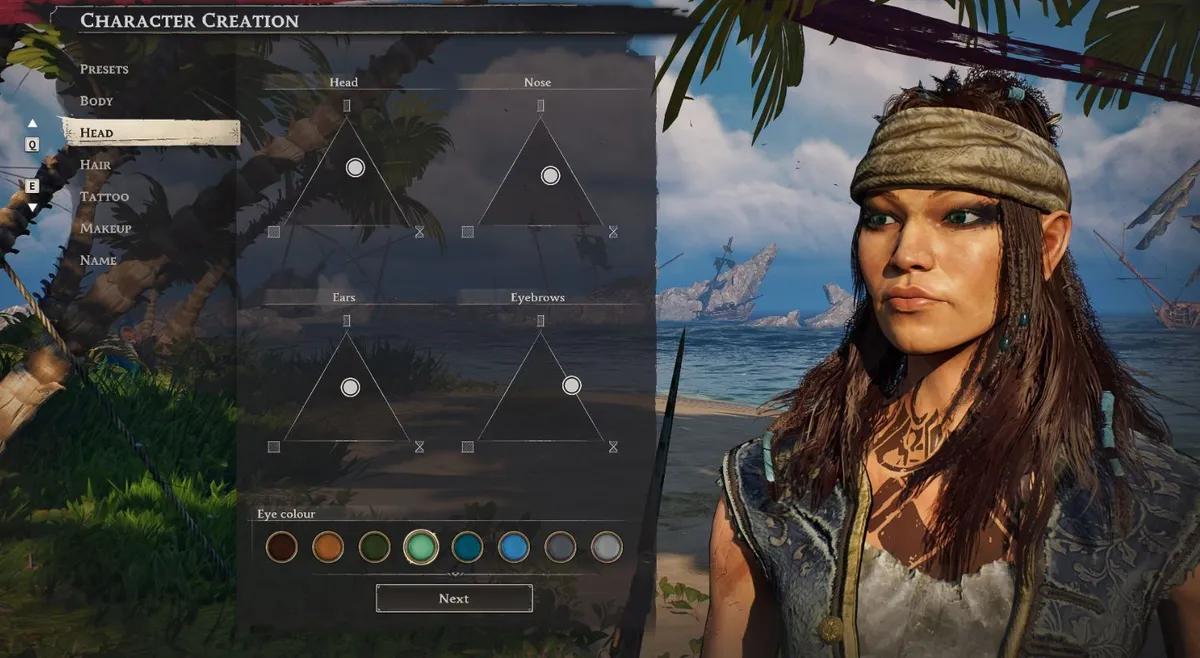Choose the mint green eye colour
Screen dimensions: 1200x658
pyautogui.click(x=421, y=547)
